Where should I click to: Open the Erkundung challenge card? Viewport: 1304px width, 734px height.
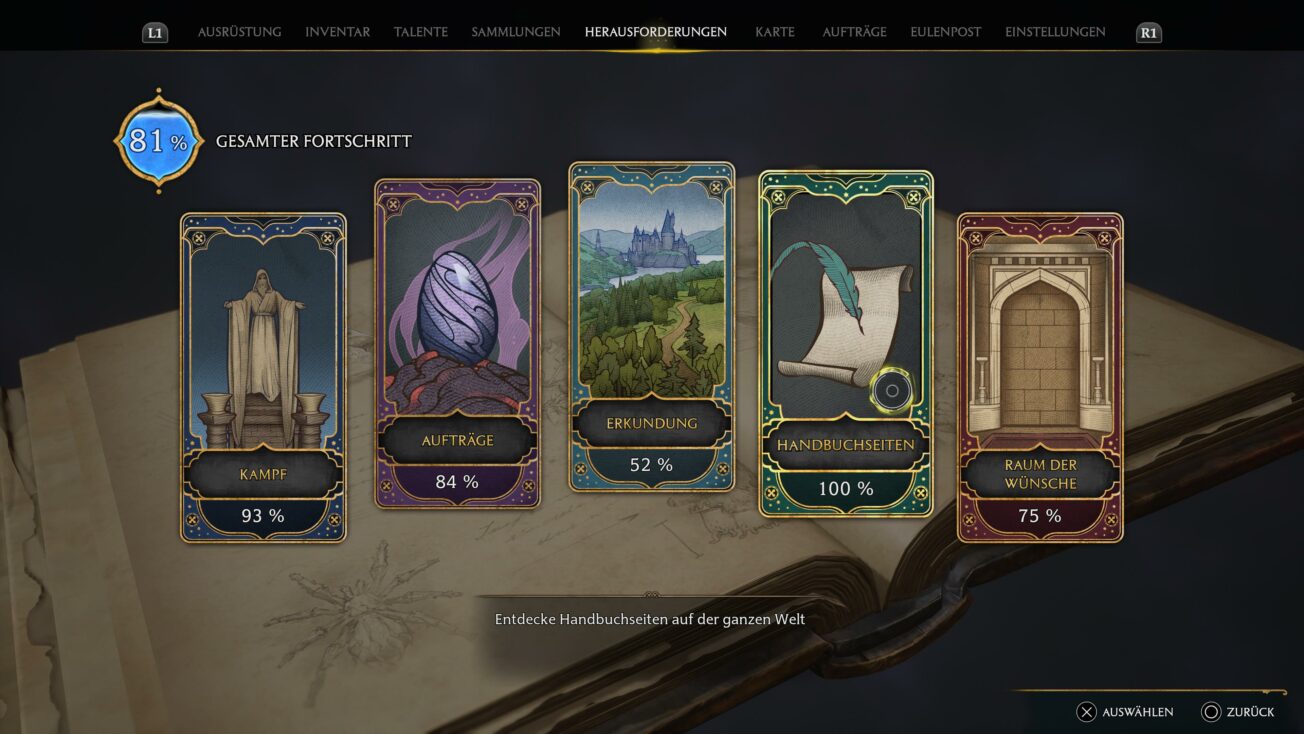pos(651,326)
